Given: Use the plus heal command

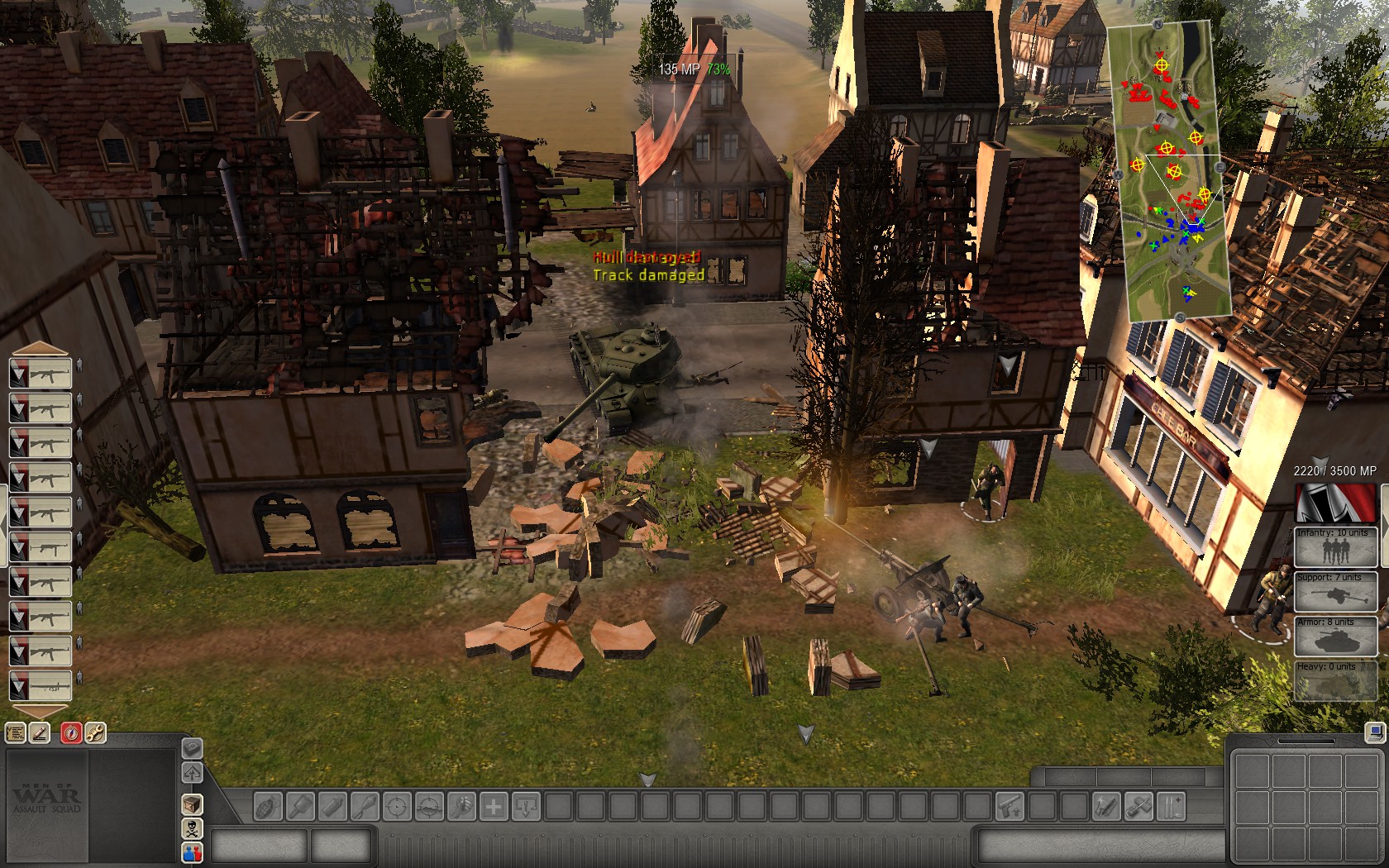Looking at the screenshot, I should [x=494, y=806].
